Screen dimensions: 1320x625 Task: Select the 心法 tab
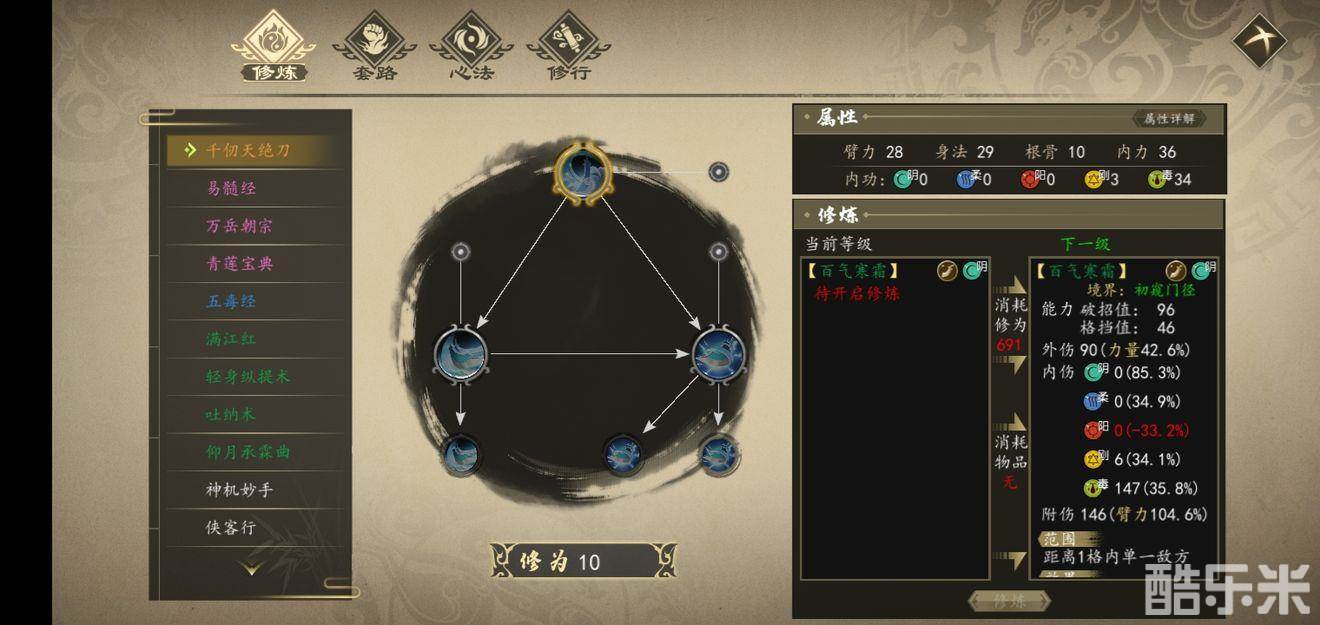(x=471, y=47)
